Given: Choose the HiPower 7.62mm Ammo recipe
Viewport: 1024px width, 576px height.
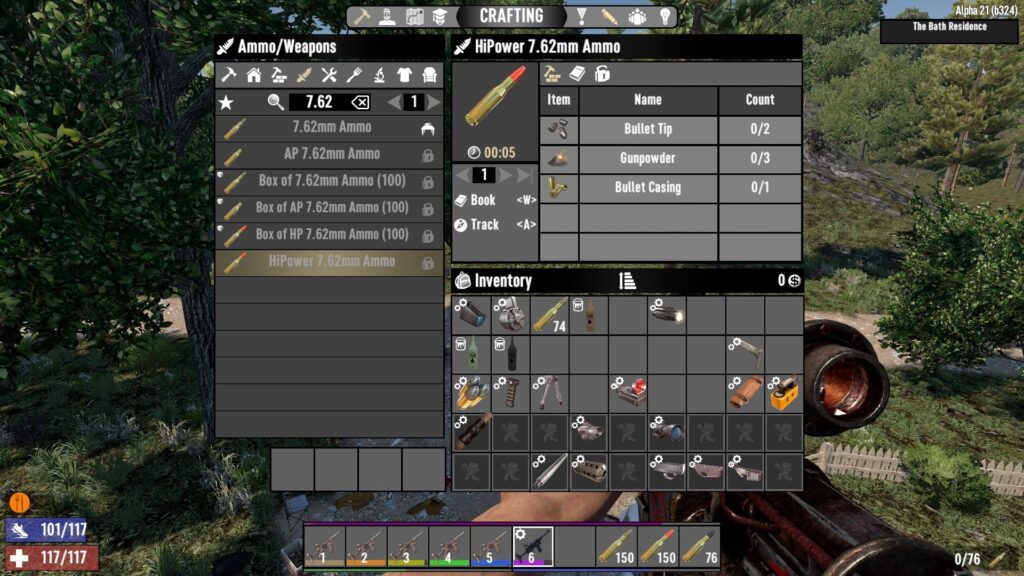Looking at the screenshot, I should (x=331, y=262).
